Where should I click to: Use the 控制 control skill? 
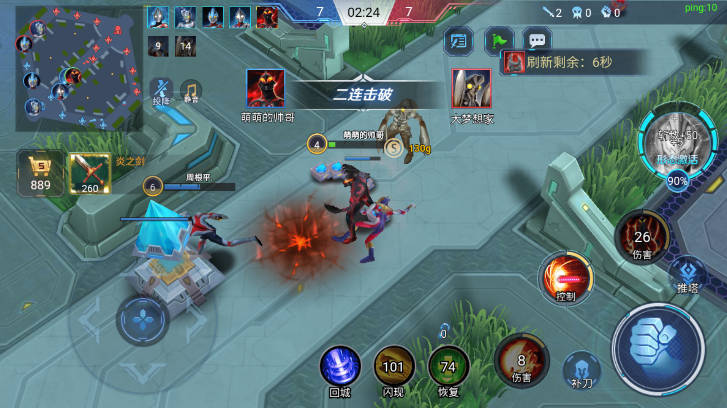click(566, 278)
